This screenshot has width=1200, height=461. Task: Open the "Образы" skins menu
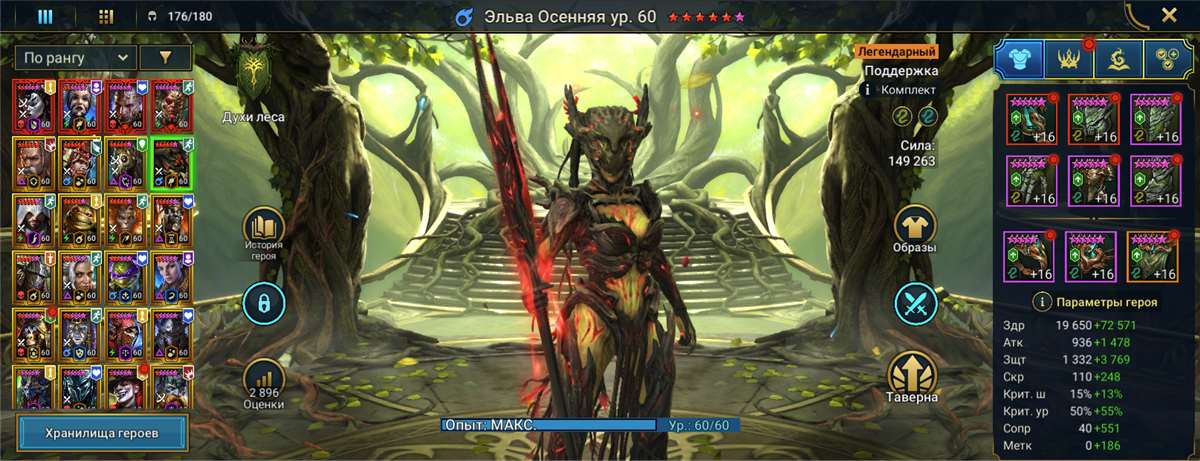click(x=915, y=228)
